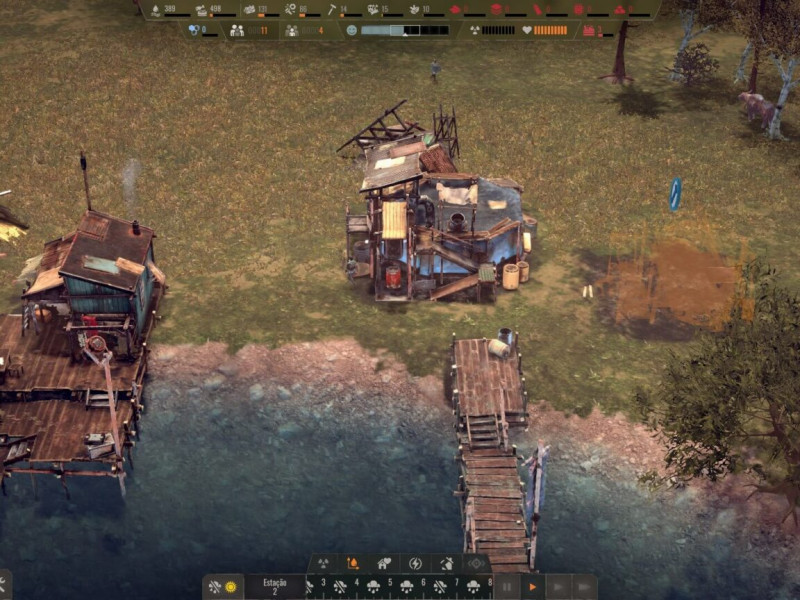Screen dimensions: 800x600
Task: Select the colonist population icon
Action: pos(237,30)
